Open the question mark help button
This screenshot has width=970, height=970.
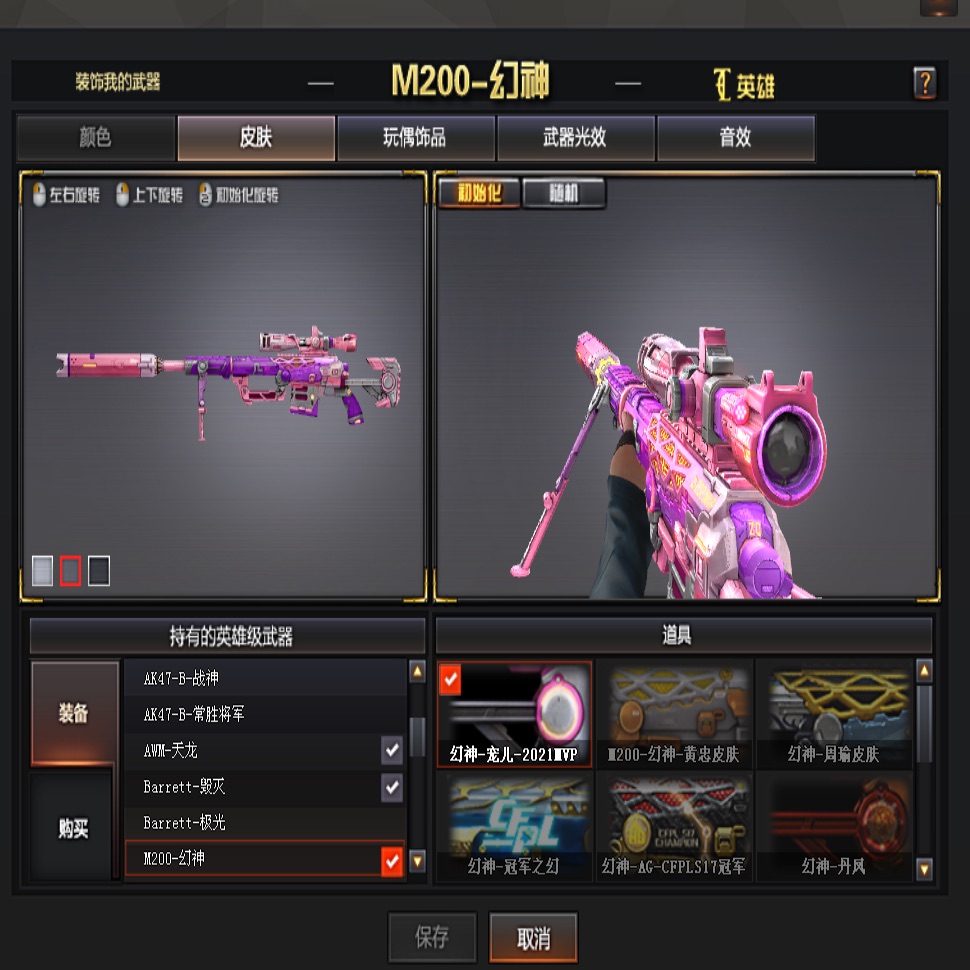click(x=924, y=83)
